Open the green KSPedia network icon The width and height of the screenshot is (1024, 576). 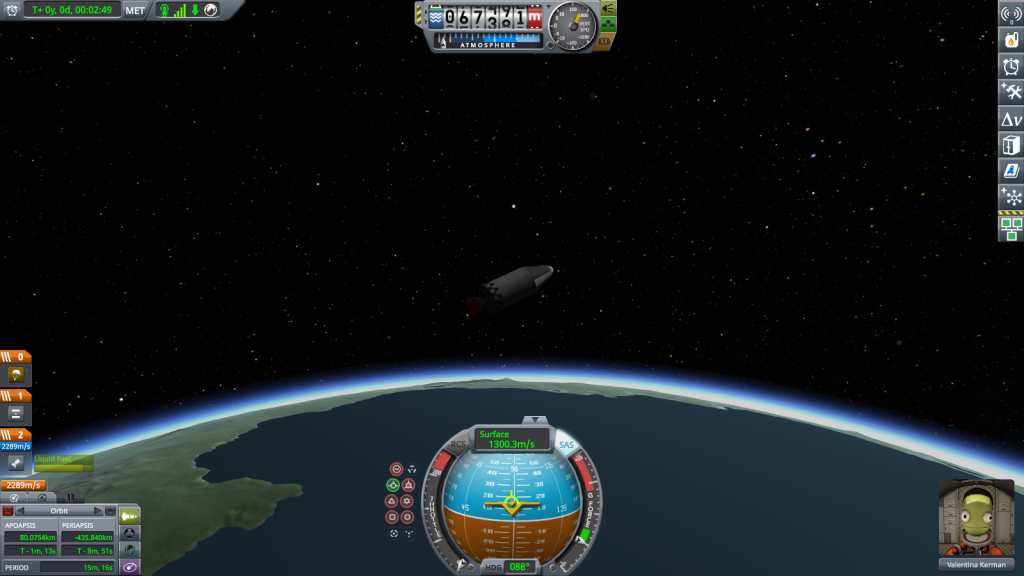[x=1011, y=230]
